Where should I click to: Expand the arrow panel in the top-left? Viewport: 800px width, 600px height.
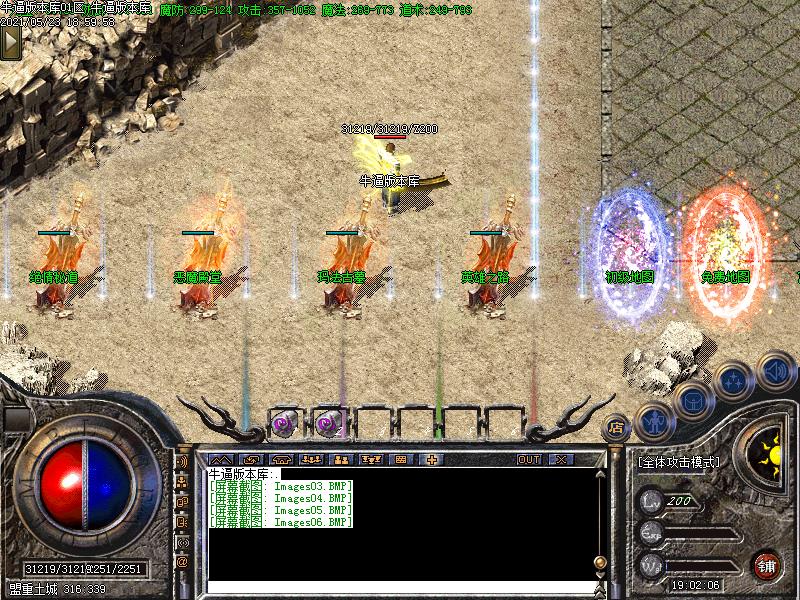pyautogui.click(x=12, y=43)
